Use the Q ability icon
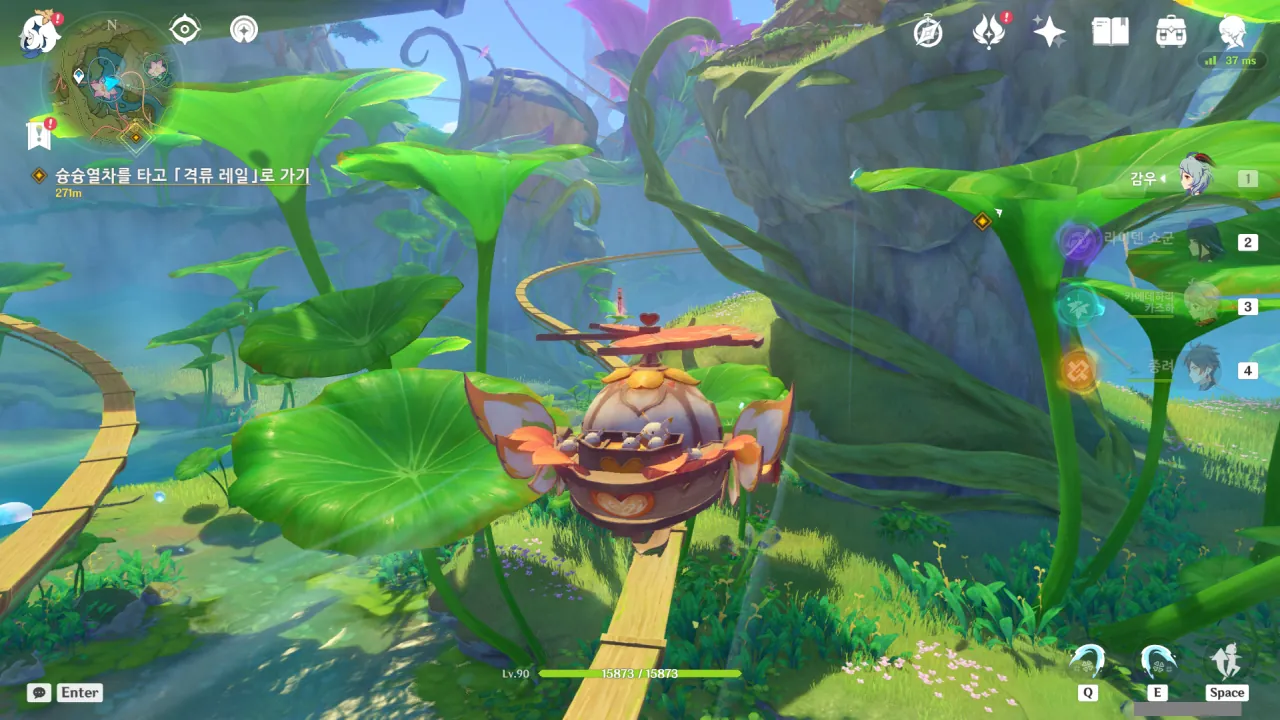Image resolution: width=1280 pixels, height=720 pixels. click(x=1087, y=662)
